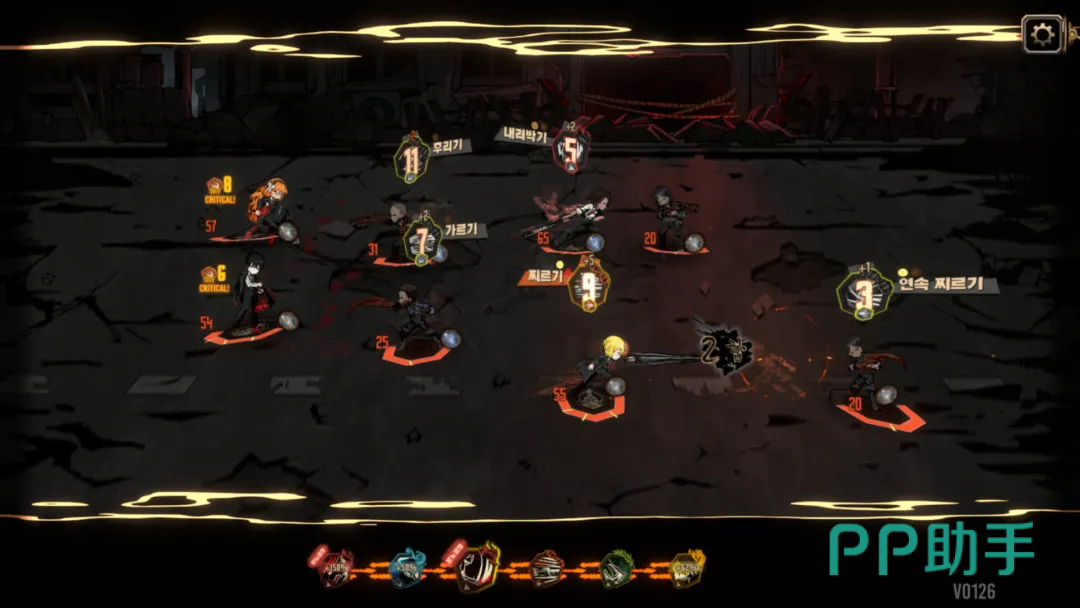Screen dimensions: 1080x608
Task: Click the green sin icon in bottom chain
Action: (x=617, y=568)
